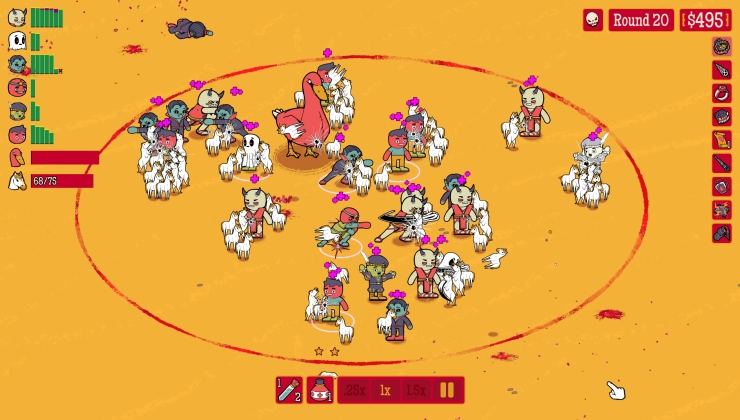Select the horned cat unit portrait
740x420 pixels.
click(17, 18)
